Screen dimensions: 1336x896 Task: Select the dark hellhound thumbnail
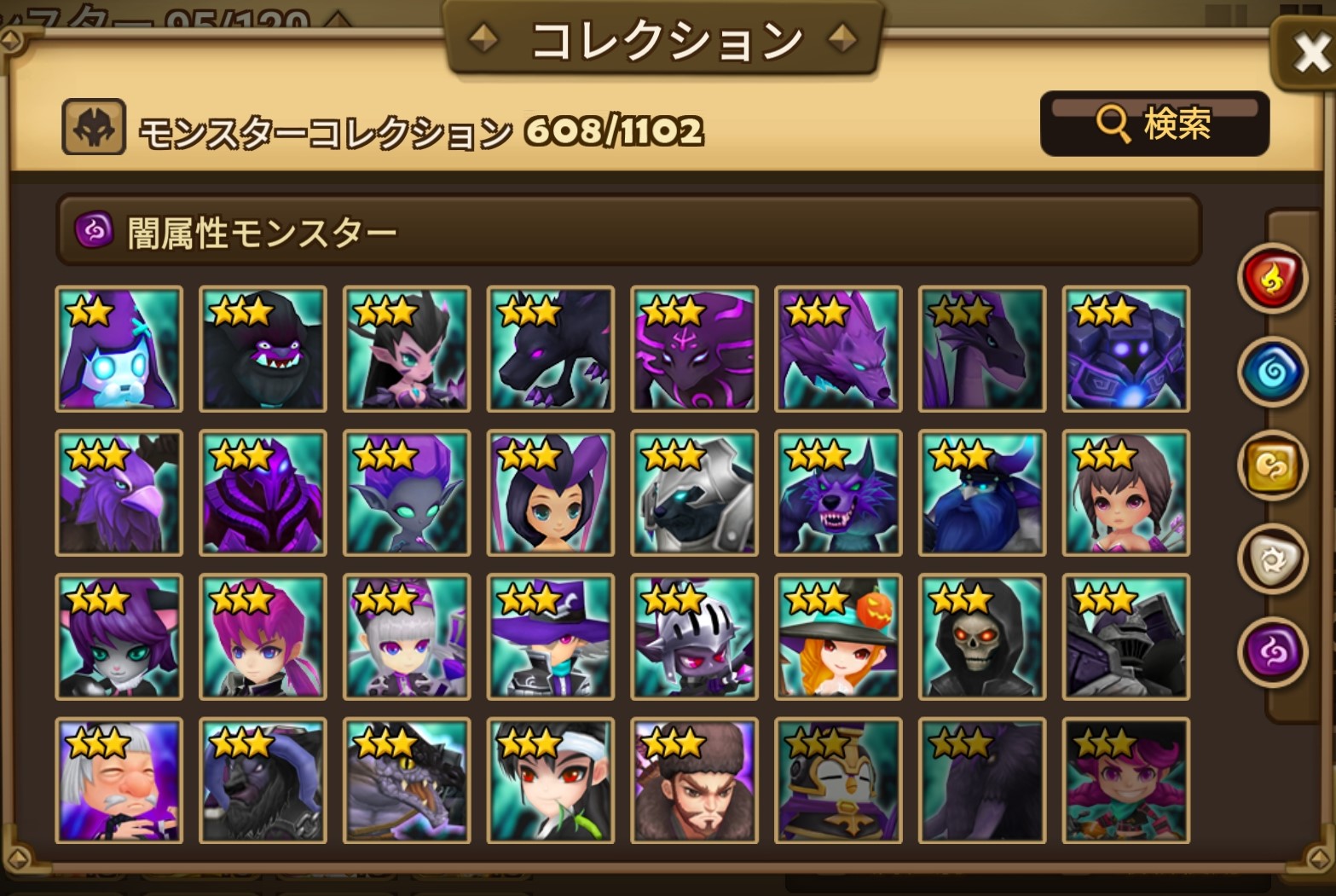point(550,350)
